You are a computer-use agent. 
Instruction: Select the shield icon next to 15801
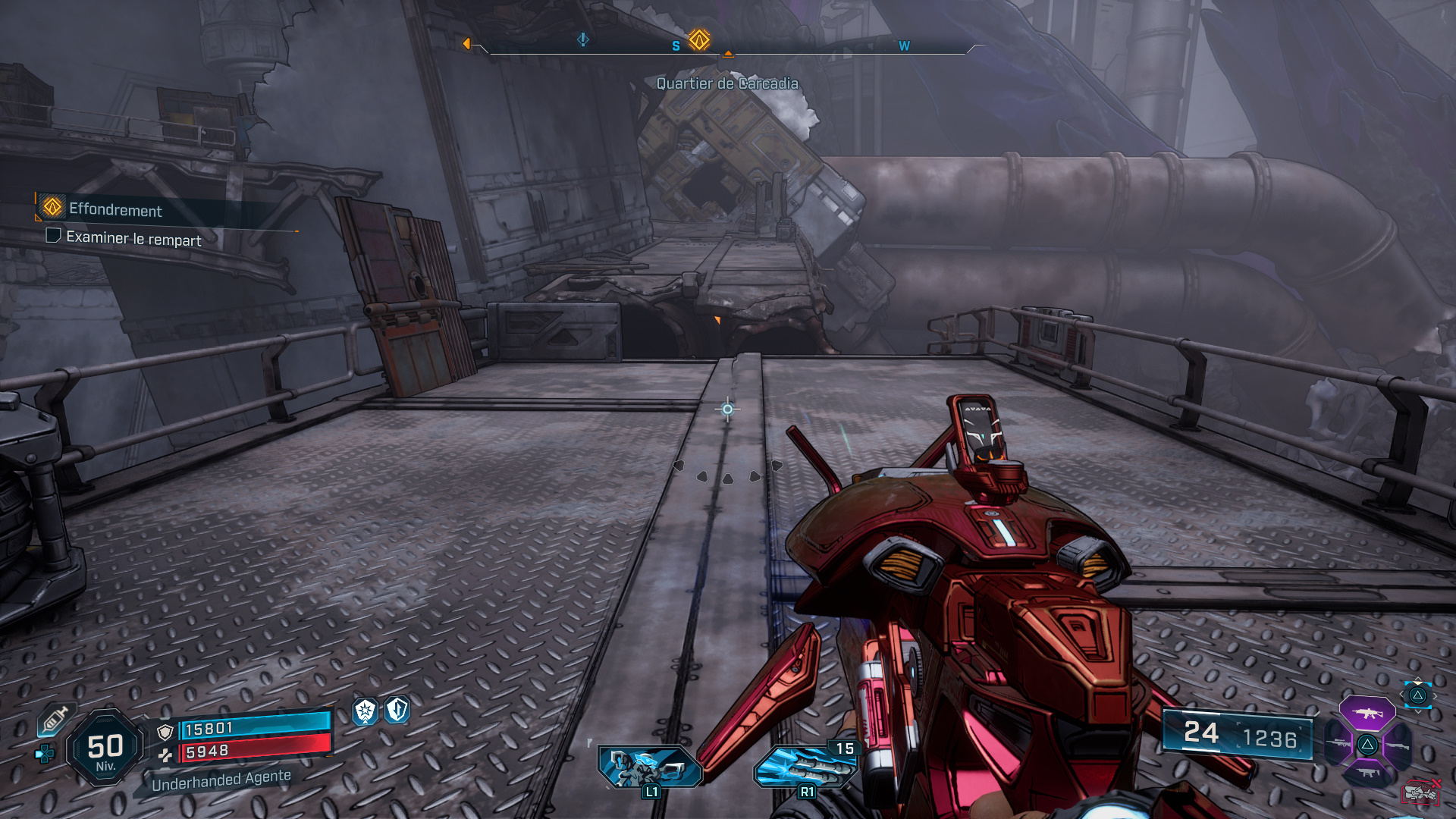(x=165, y=732)
